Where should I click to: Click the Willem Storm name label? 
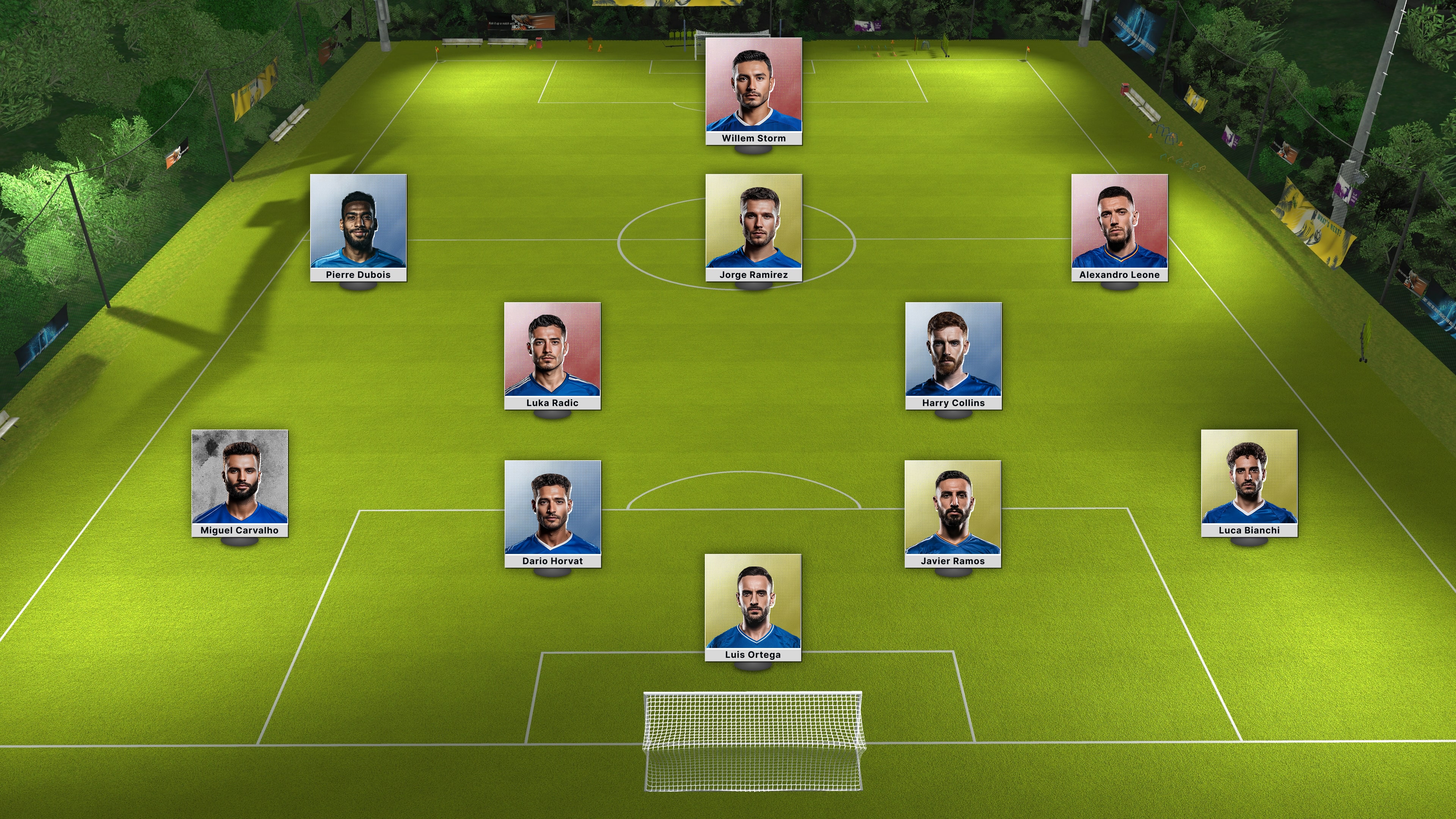coord(753,138)
